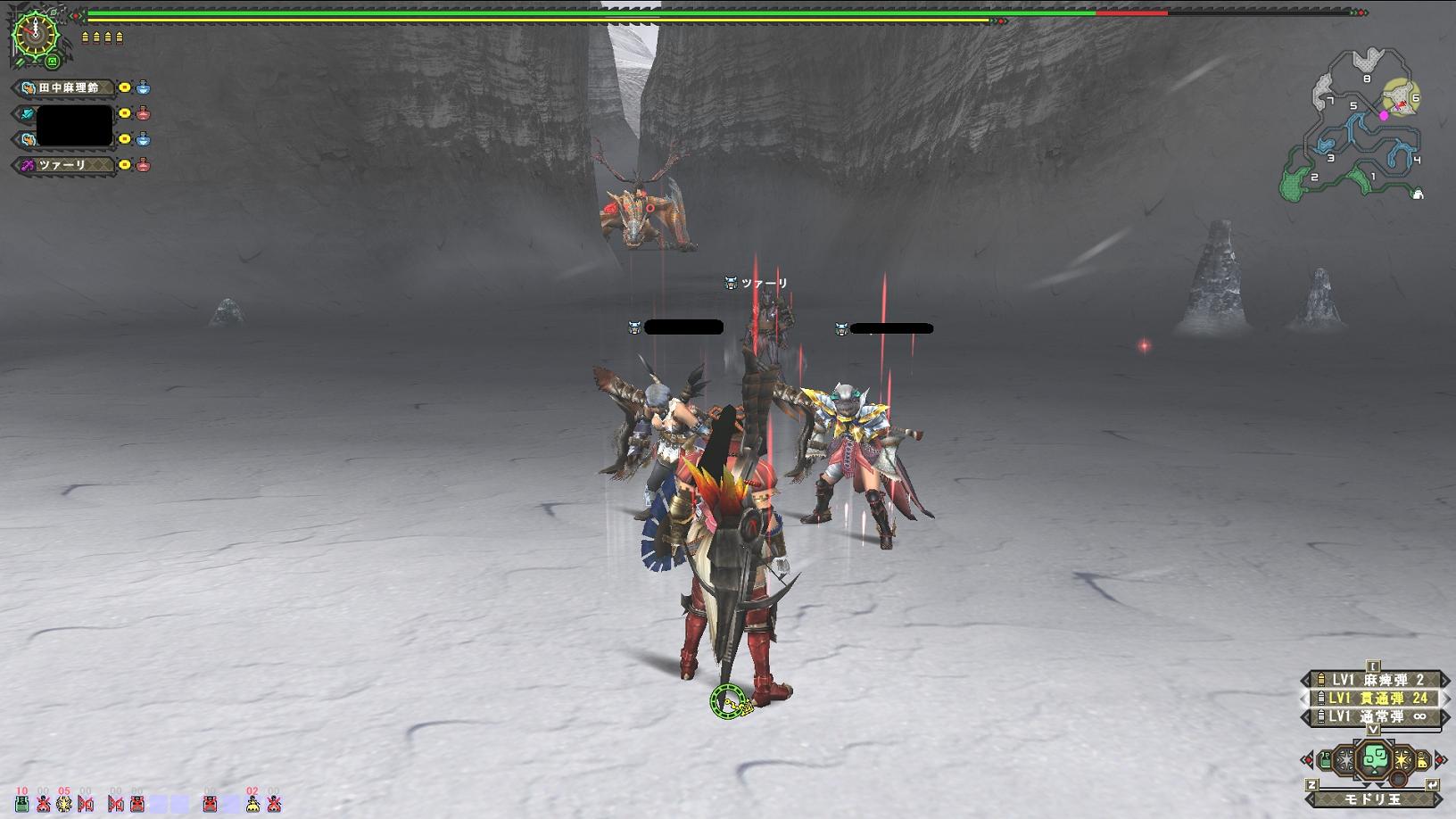Select the highlighted LV1 貫通弾 ammo row
Image resolution: width=1456 pixels, height=819 pixels.
(1374, 698)
